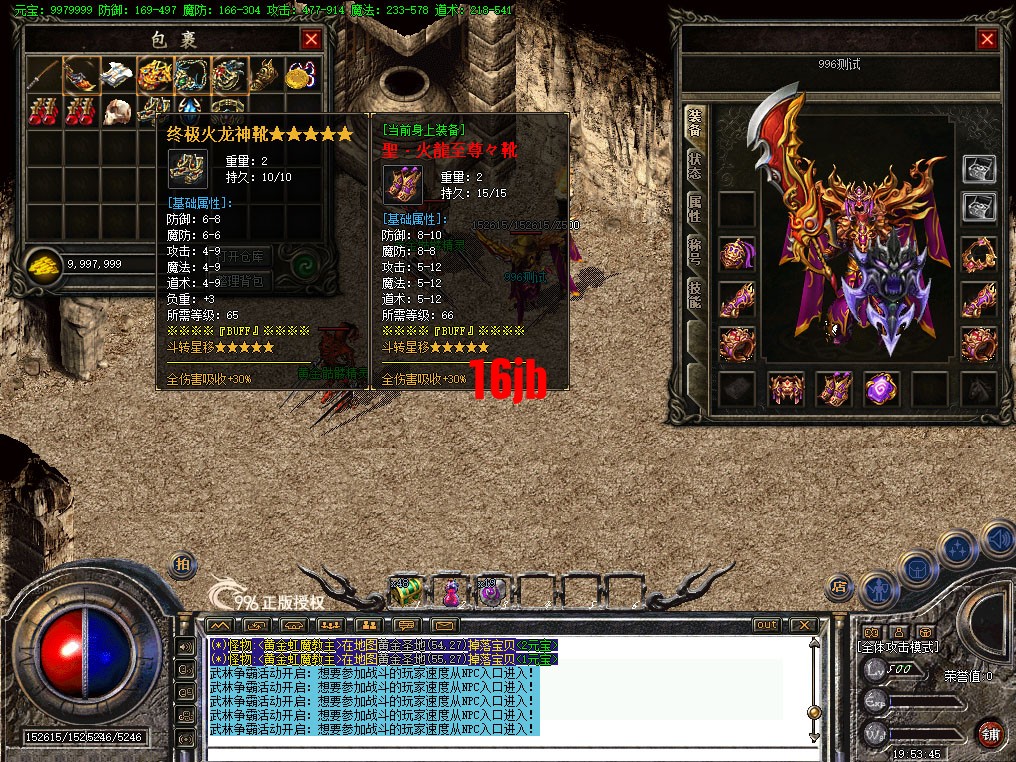
Task: Close the 包裹 bag window
Action: pos(311,39)
